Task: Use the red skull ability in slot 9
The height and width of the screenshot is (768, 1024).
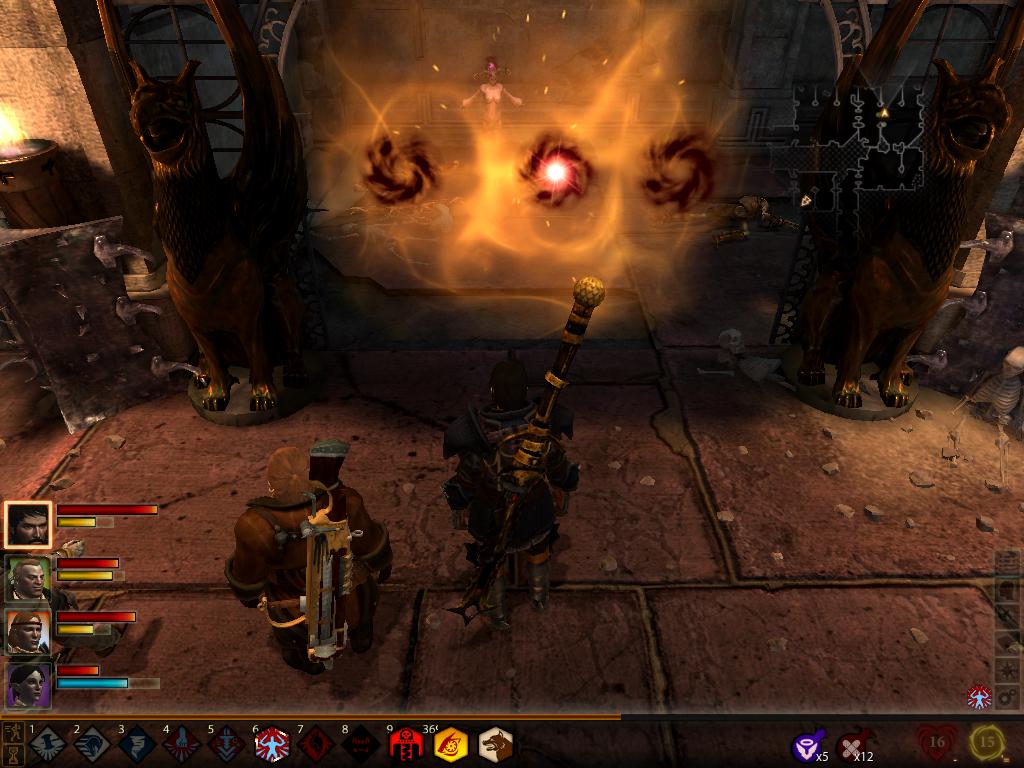Action: (x=406, y=744)
